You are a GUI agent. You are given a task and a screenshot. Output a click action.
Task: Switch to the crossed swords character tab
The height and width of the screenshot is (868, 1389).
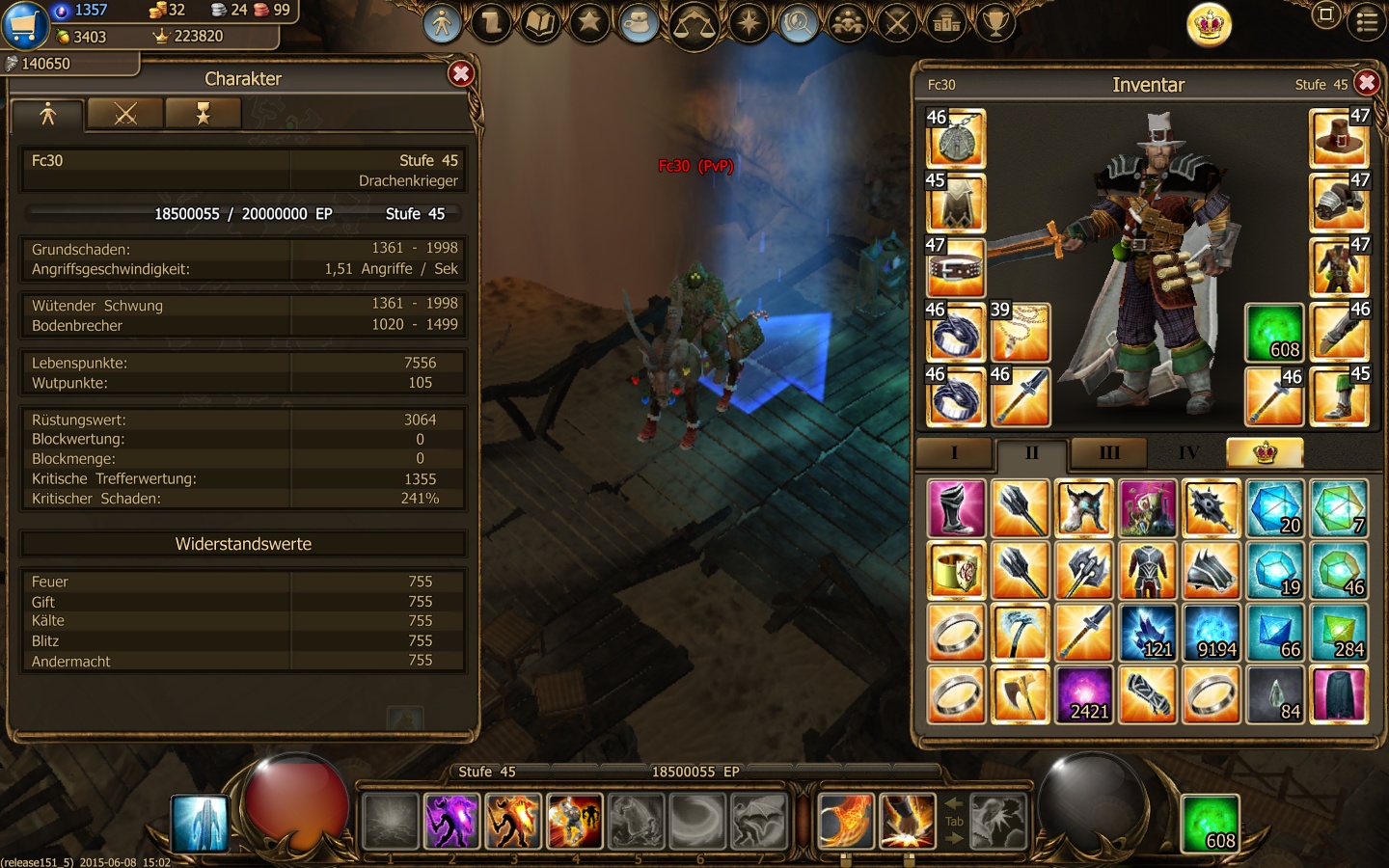pos(125,115)
